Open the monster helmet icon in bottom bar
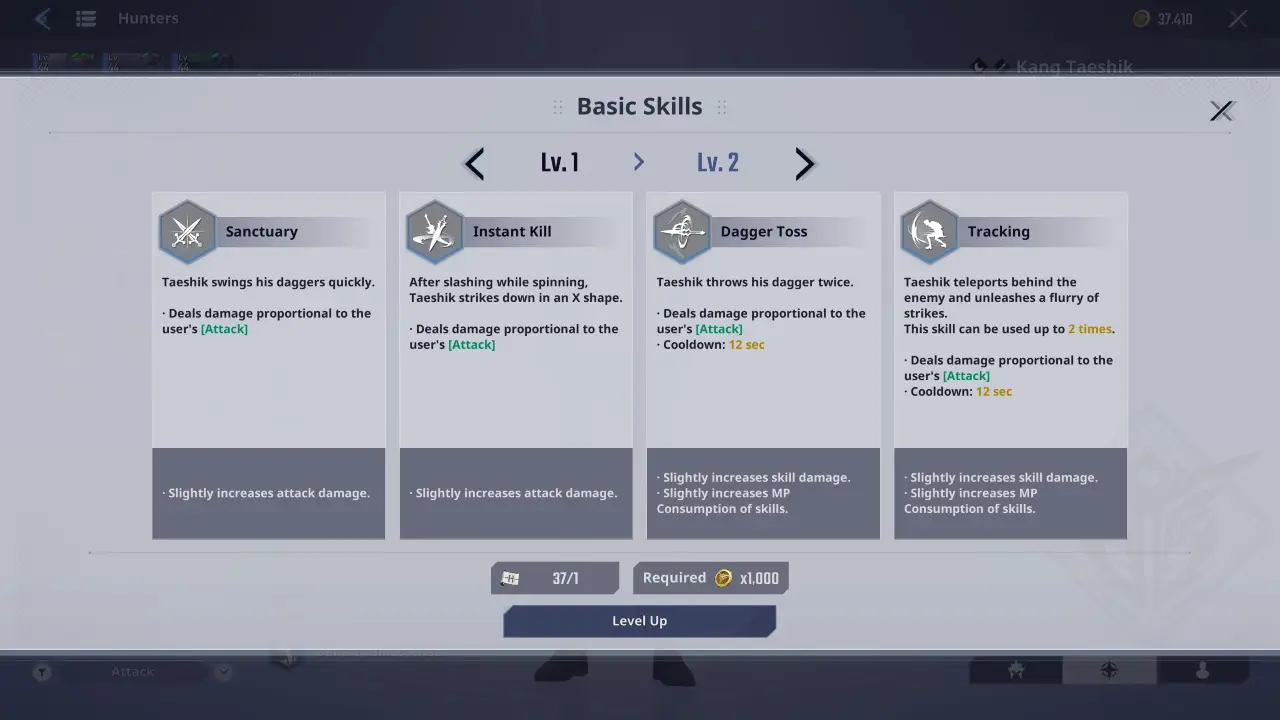The height and width of the screenshot is (720, 1280). pos(1016,671)
